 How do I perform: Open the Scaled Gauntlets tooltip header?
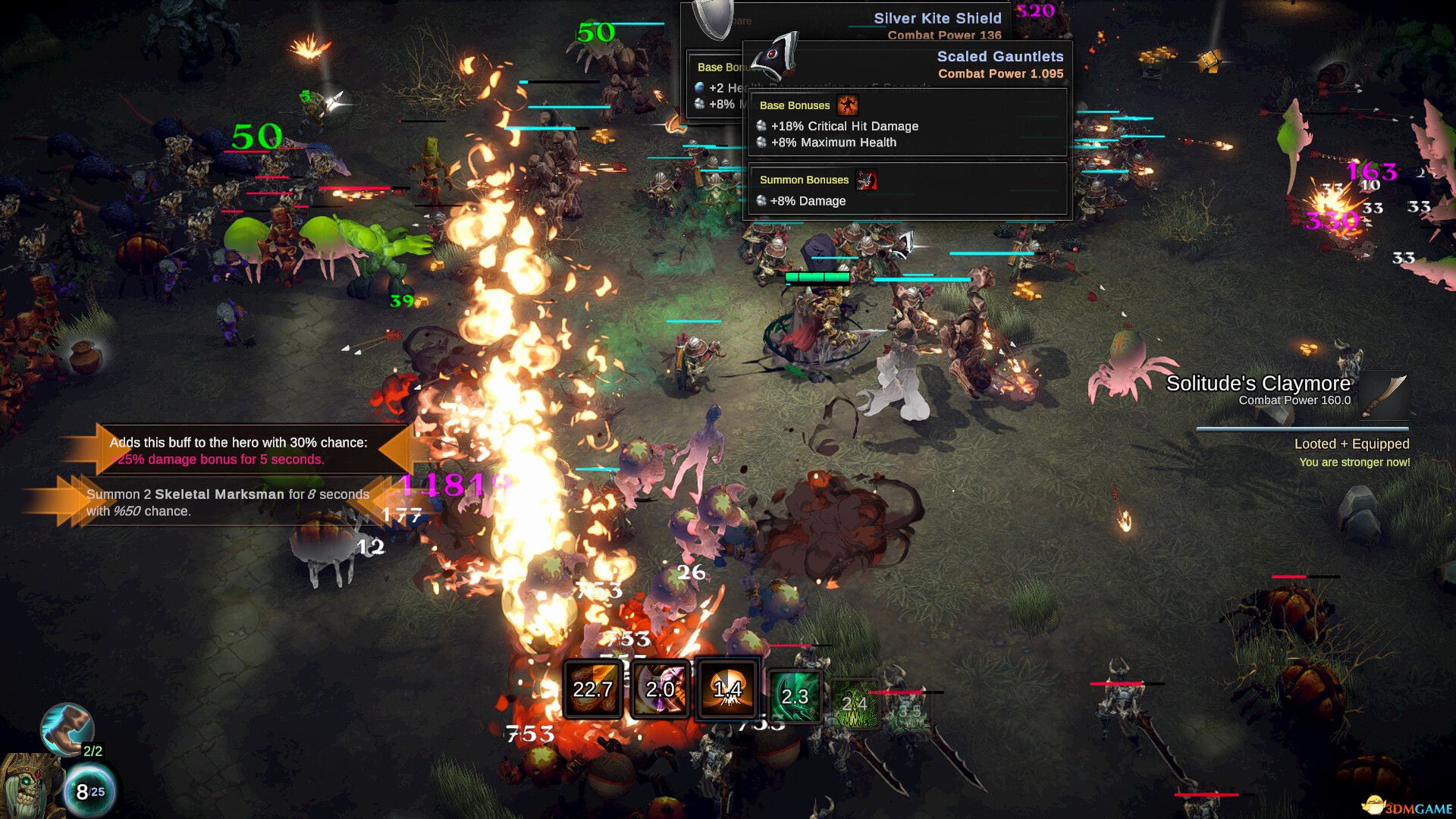pos(1001,56)
